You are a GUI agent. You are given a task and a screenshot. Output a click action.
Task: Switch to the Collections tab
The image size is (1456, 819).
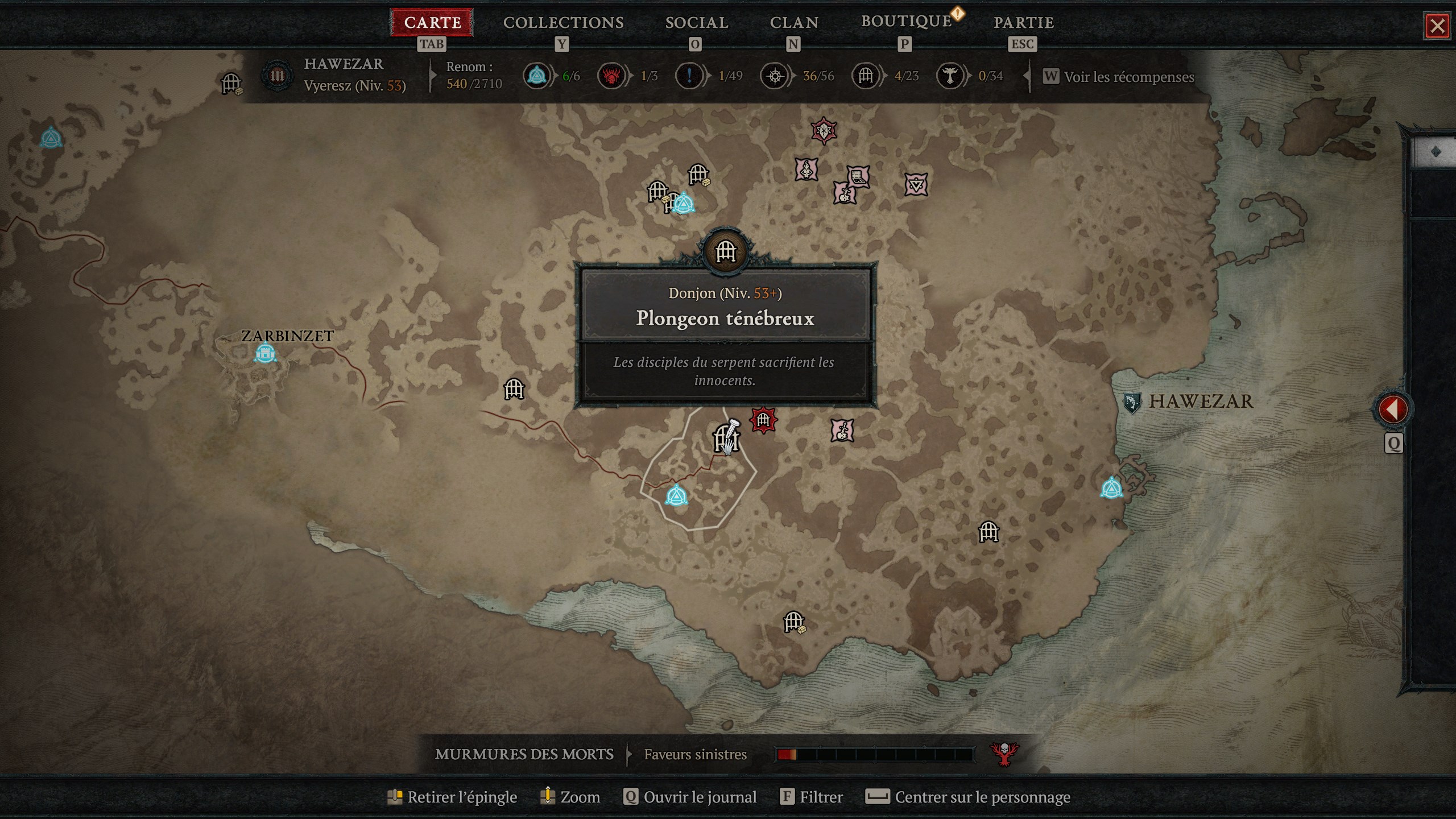(563, 23)
